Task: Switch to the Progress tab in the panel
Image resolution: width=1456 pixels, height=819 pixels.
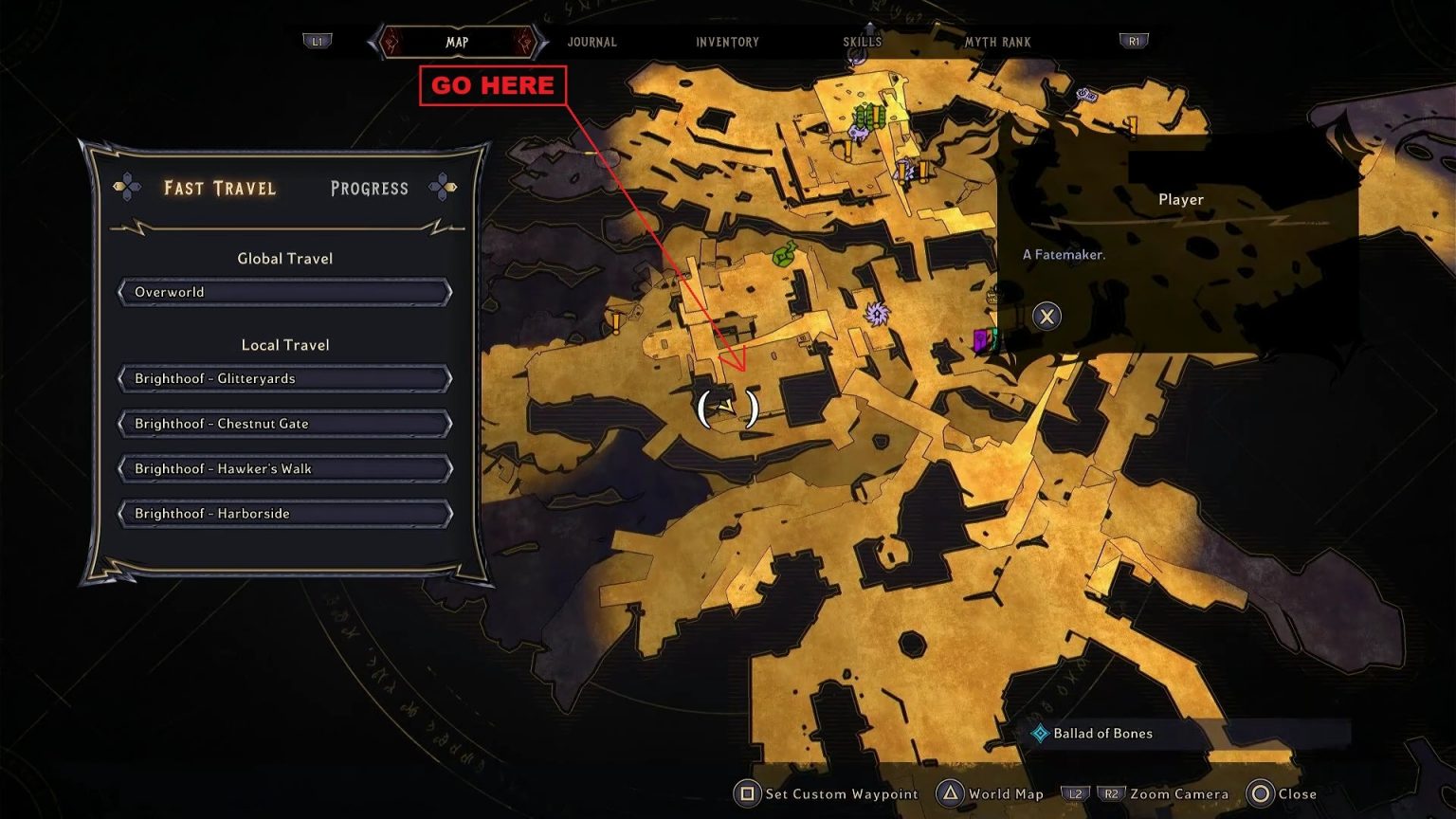Action: pos(370,189)
